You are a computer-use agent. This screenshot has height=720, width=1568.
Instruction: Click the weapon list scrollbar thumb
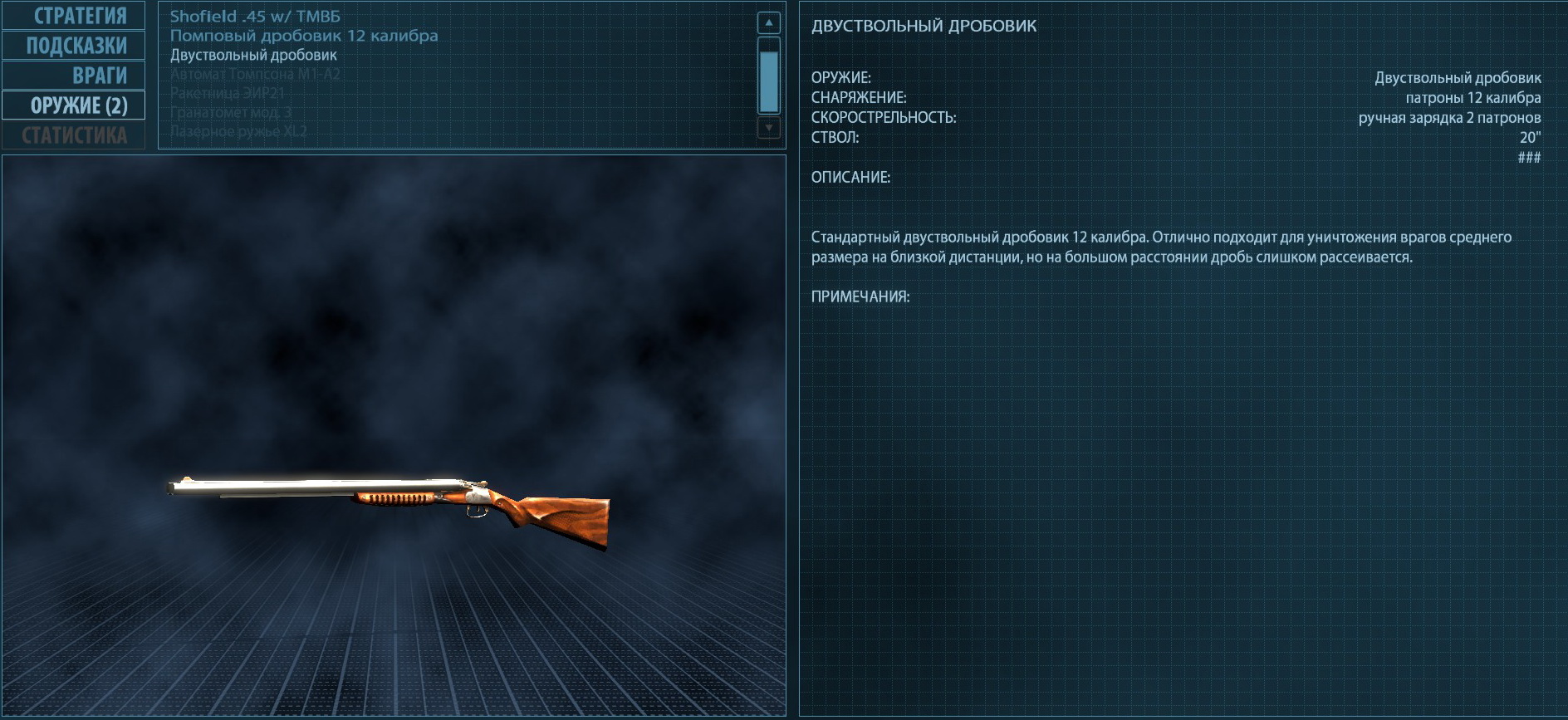pos(769,81)
